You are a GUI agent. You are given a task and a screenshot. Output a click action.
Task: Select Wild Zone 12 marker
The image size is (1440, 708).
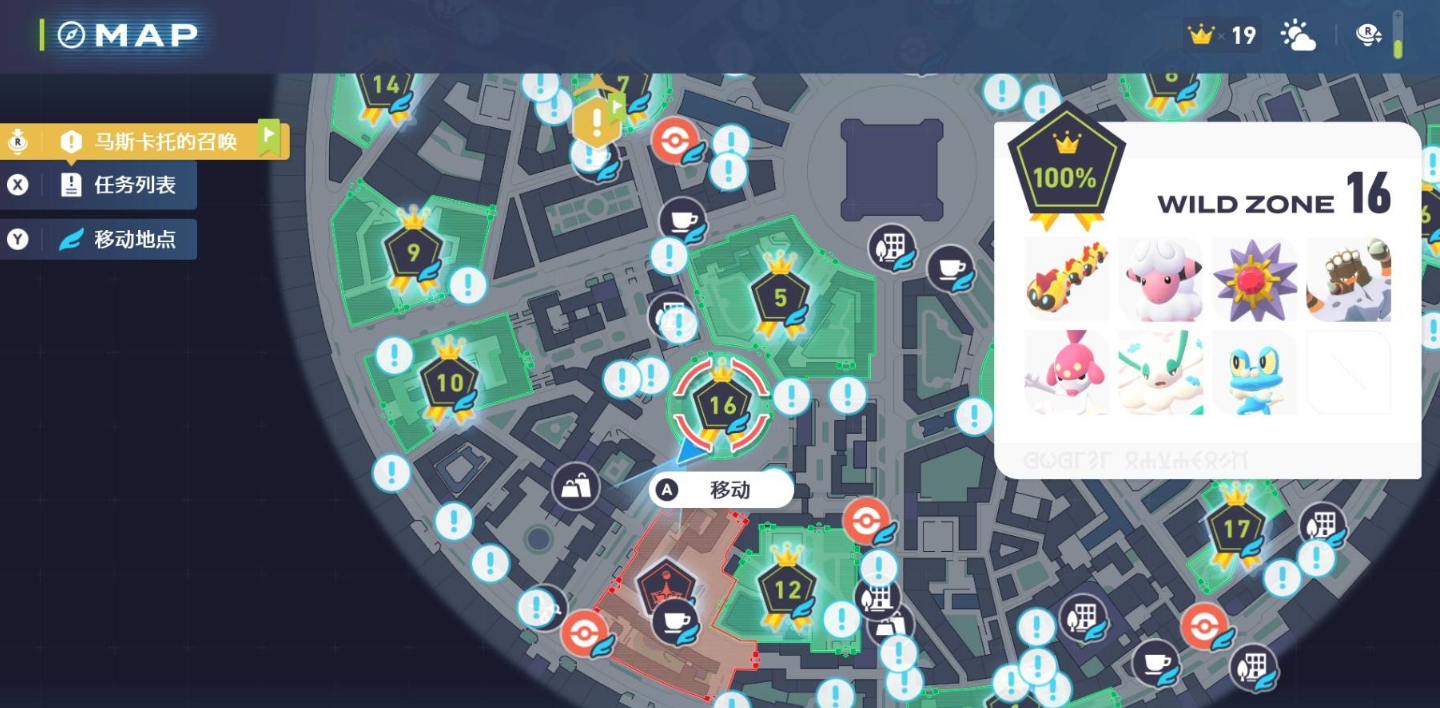787,589
